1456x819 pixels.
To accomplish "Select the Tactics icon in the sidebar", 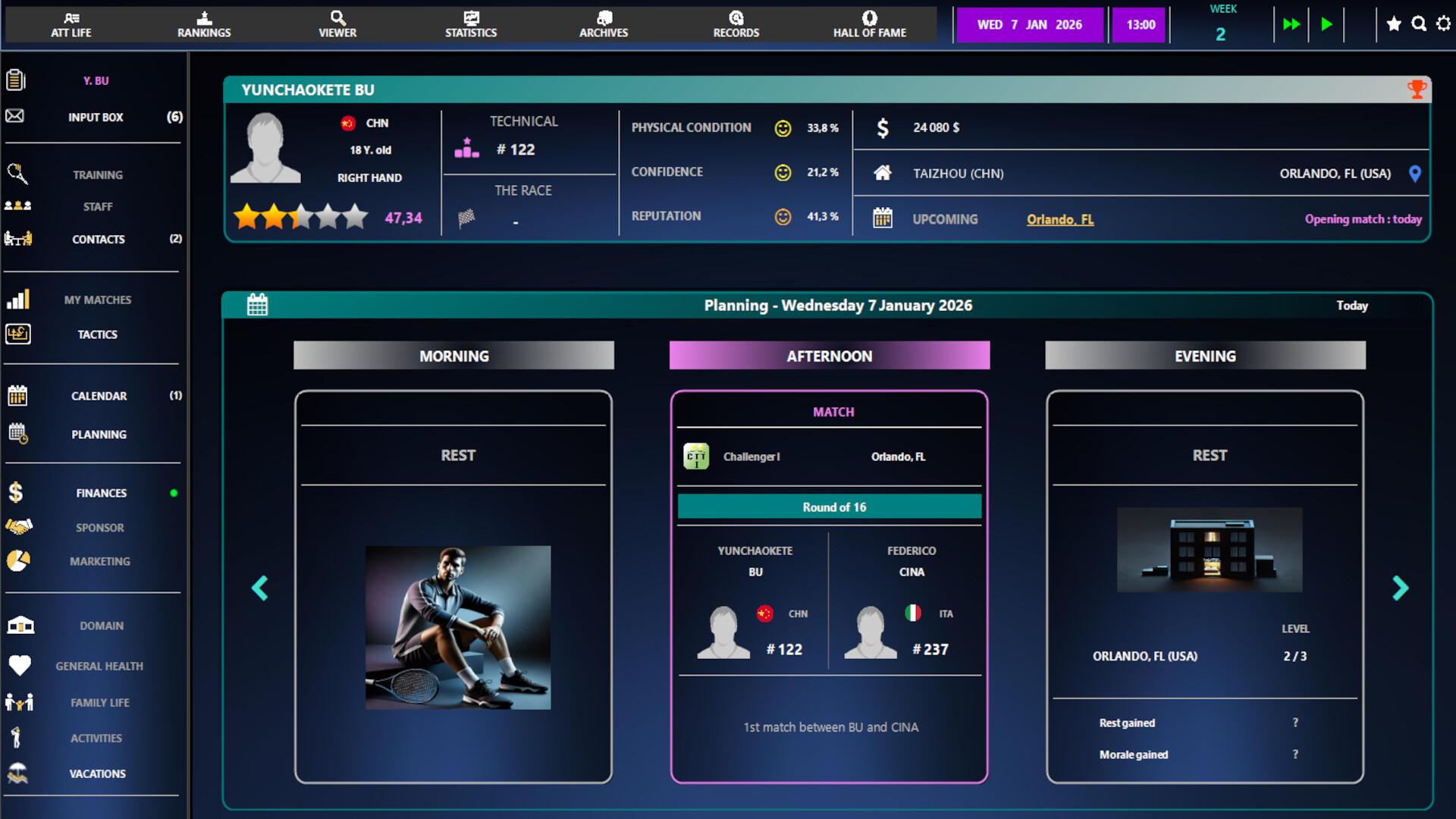I will (17, 334).
